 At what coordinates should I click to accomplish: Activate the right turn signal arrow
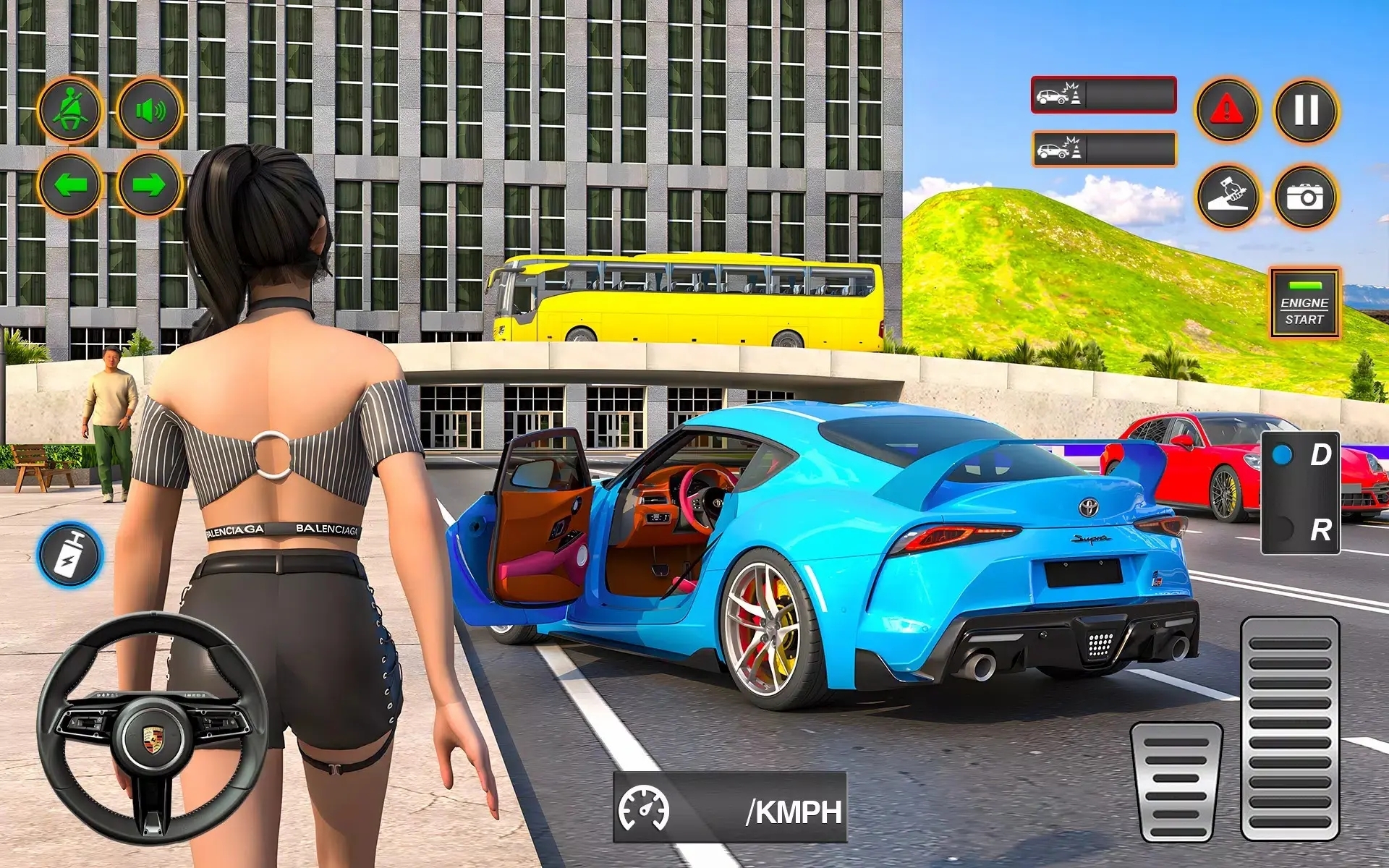pos(150,185)
